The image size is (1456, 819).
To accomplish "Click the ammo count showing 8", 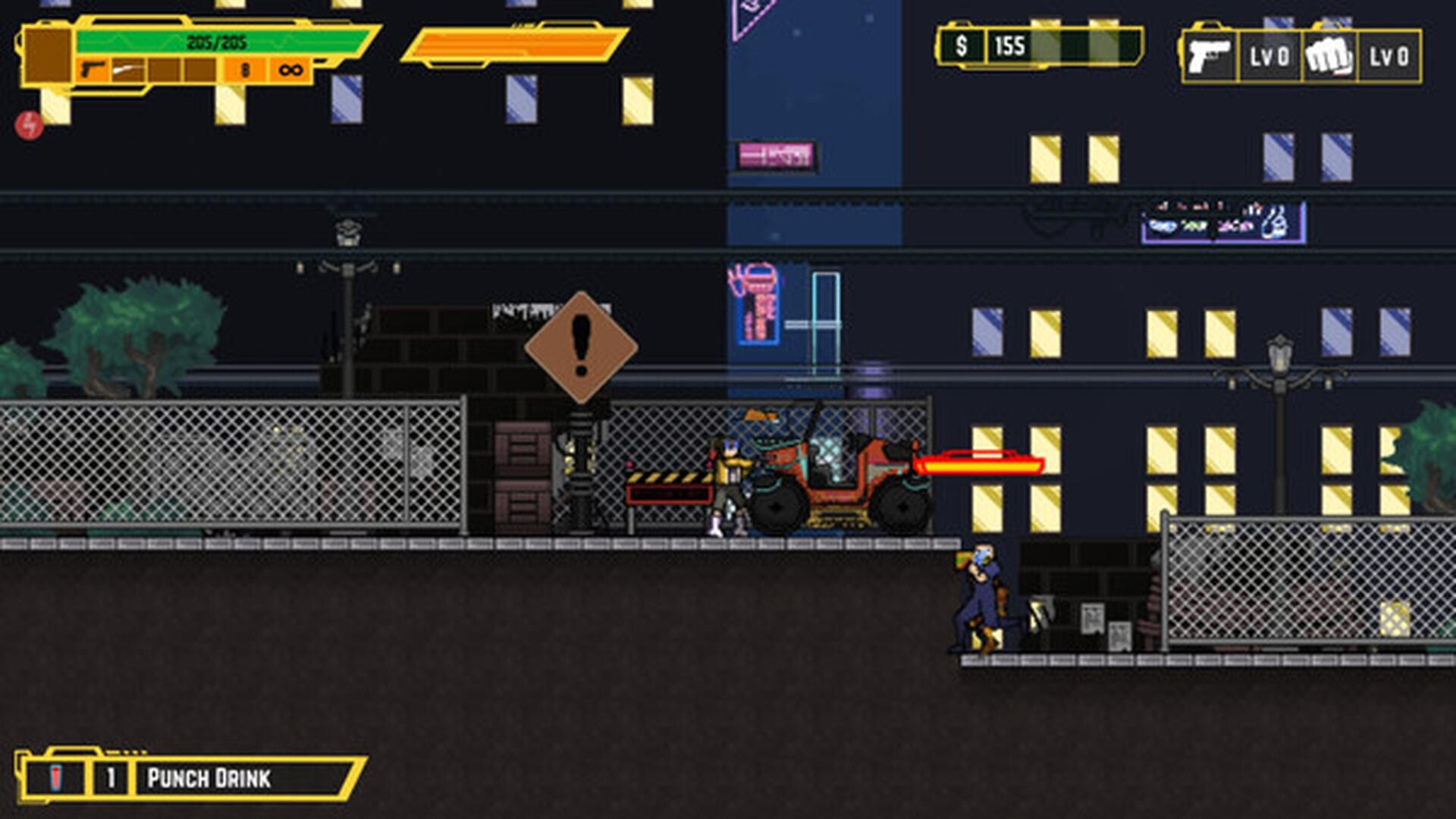I will tap(244, 69).
